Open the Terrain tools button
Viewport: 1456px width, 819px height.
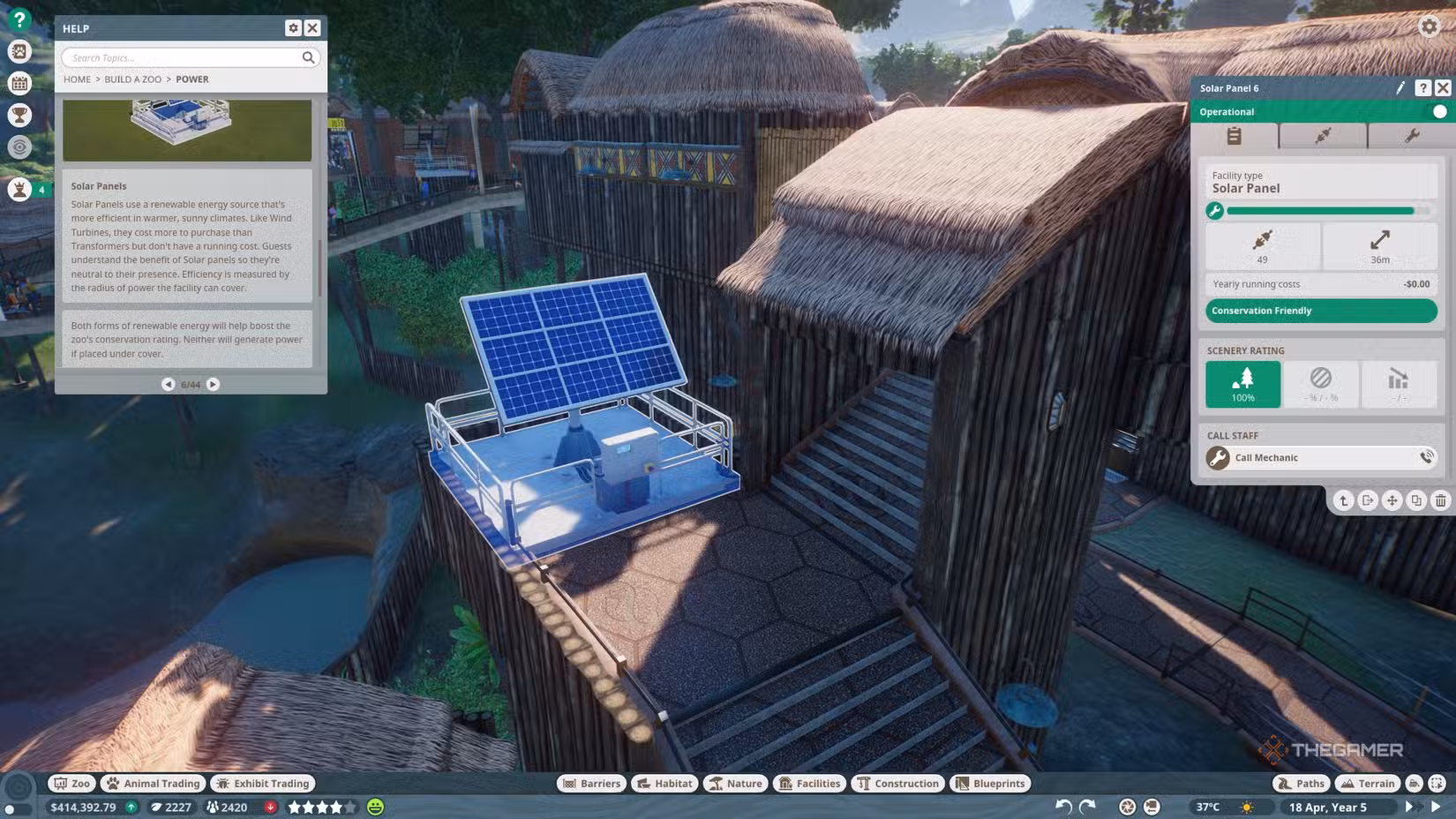(x=1367, y=783)
